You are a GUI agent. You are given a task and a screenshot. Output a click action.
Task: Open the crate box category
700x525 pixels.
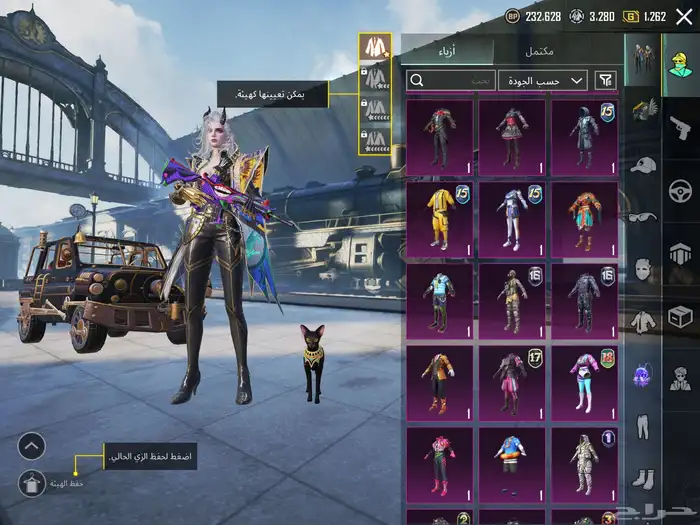(x=680, y=316)
